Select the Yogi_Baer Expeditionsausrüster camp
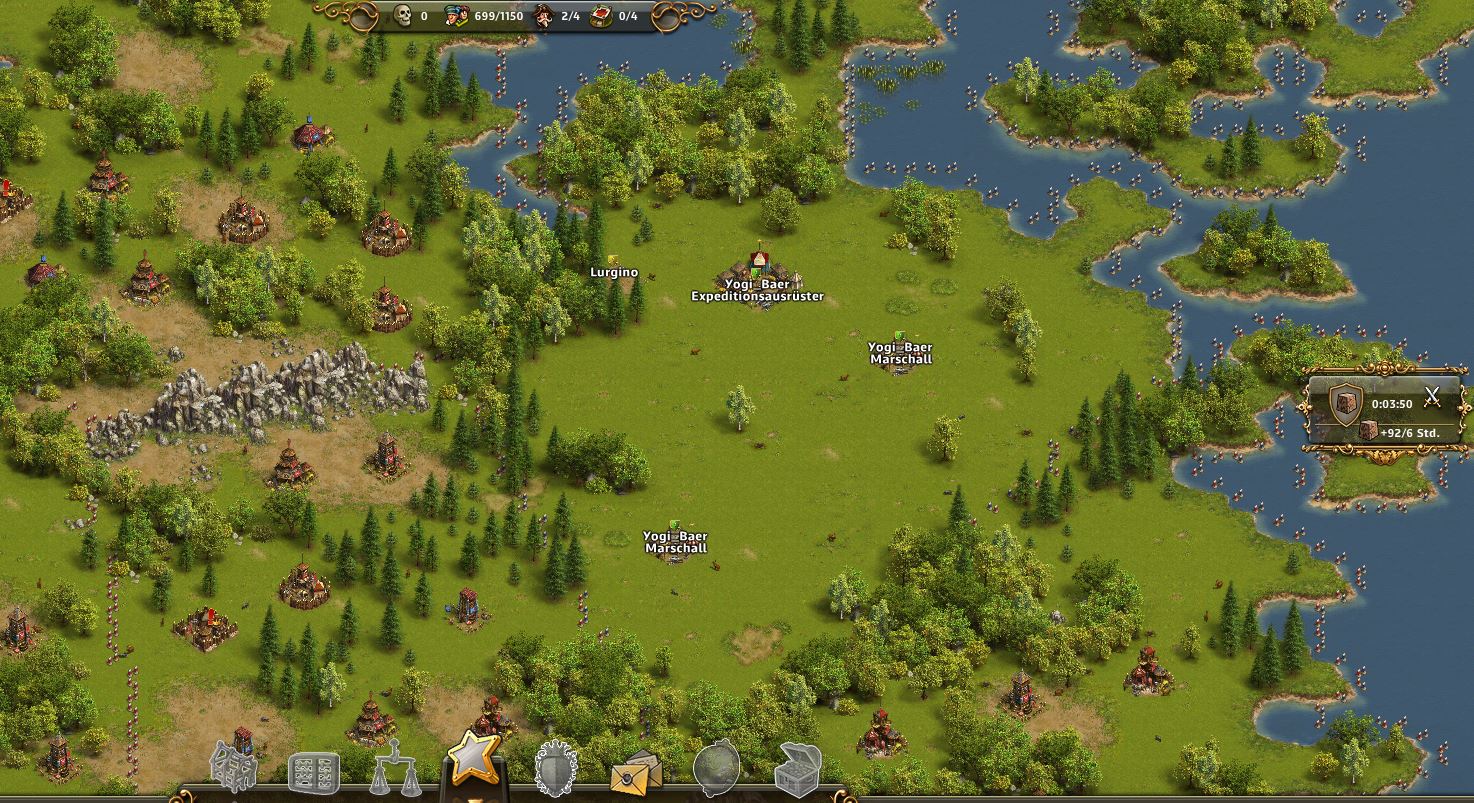Screen dimensions: 1474x803 pyautogui.click(x=758, y=272)
